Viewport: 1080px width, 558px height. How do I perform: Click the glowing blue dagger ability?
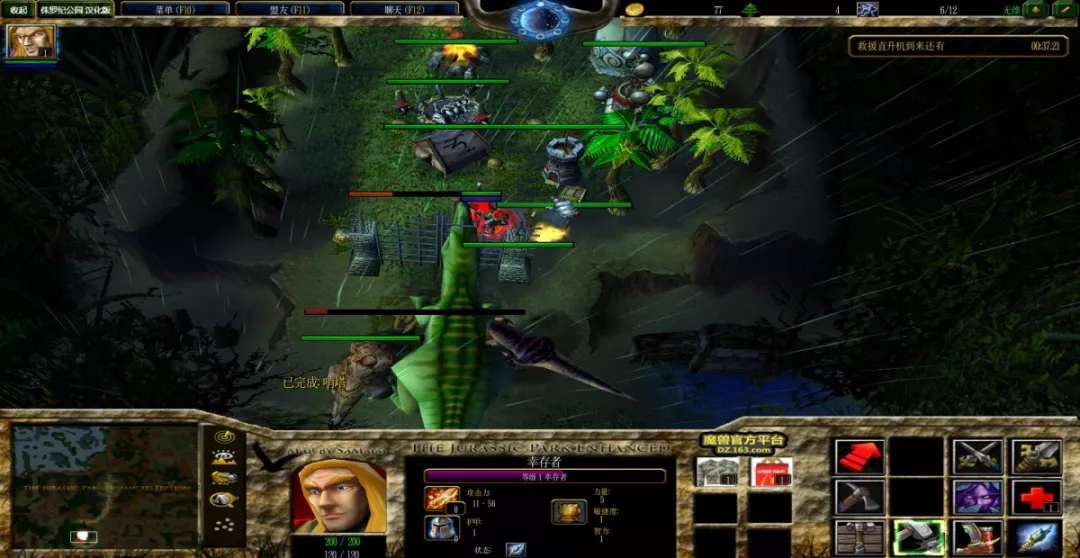[x=1035, y=536]
